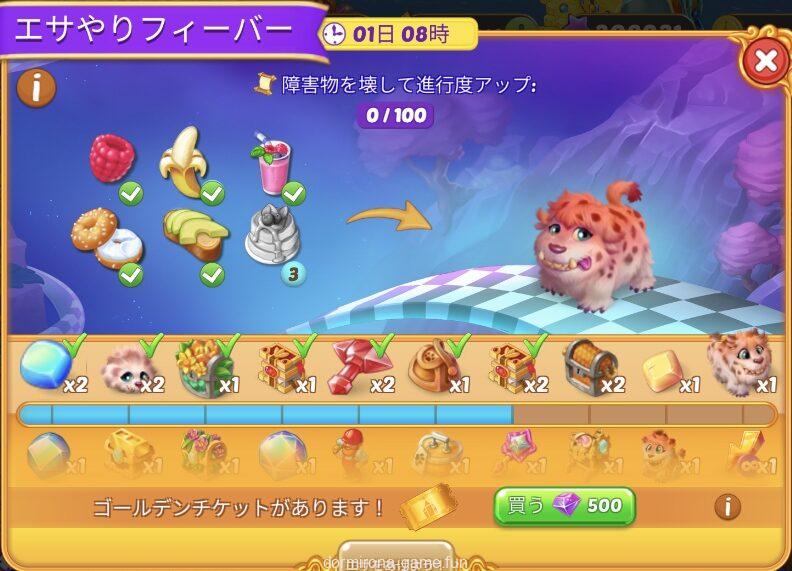This screenshot has width=792, height=571.
Task: Open the event info in the top-left
Action: (37, 88)
